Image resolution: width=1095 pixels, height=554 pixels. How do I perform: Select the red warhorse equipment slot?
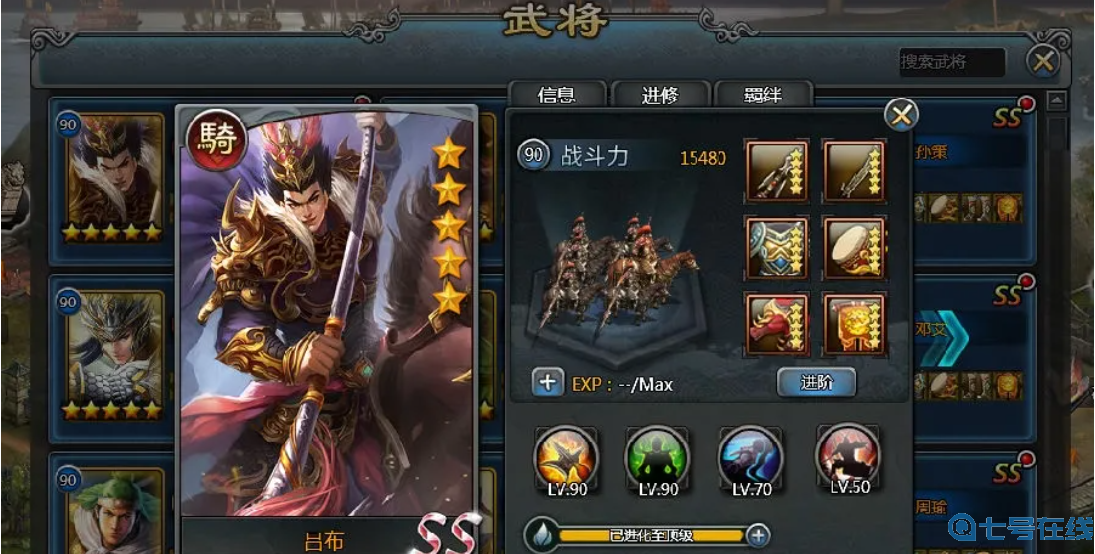(x=777, y=323)
